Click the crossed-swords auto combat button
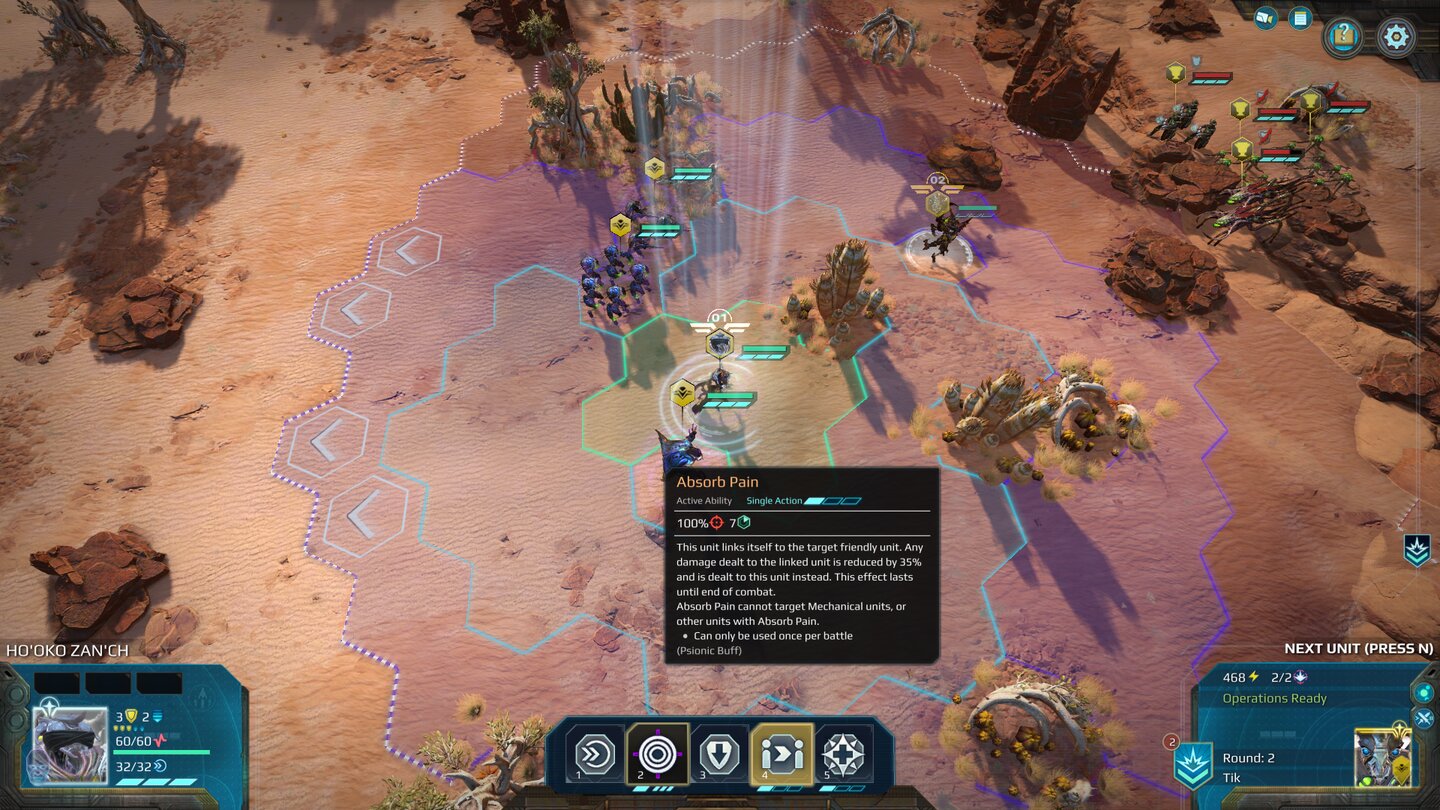 click(x=1424, y=718)
